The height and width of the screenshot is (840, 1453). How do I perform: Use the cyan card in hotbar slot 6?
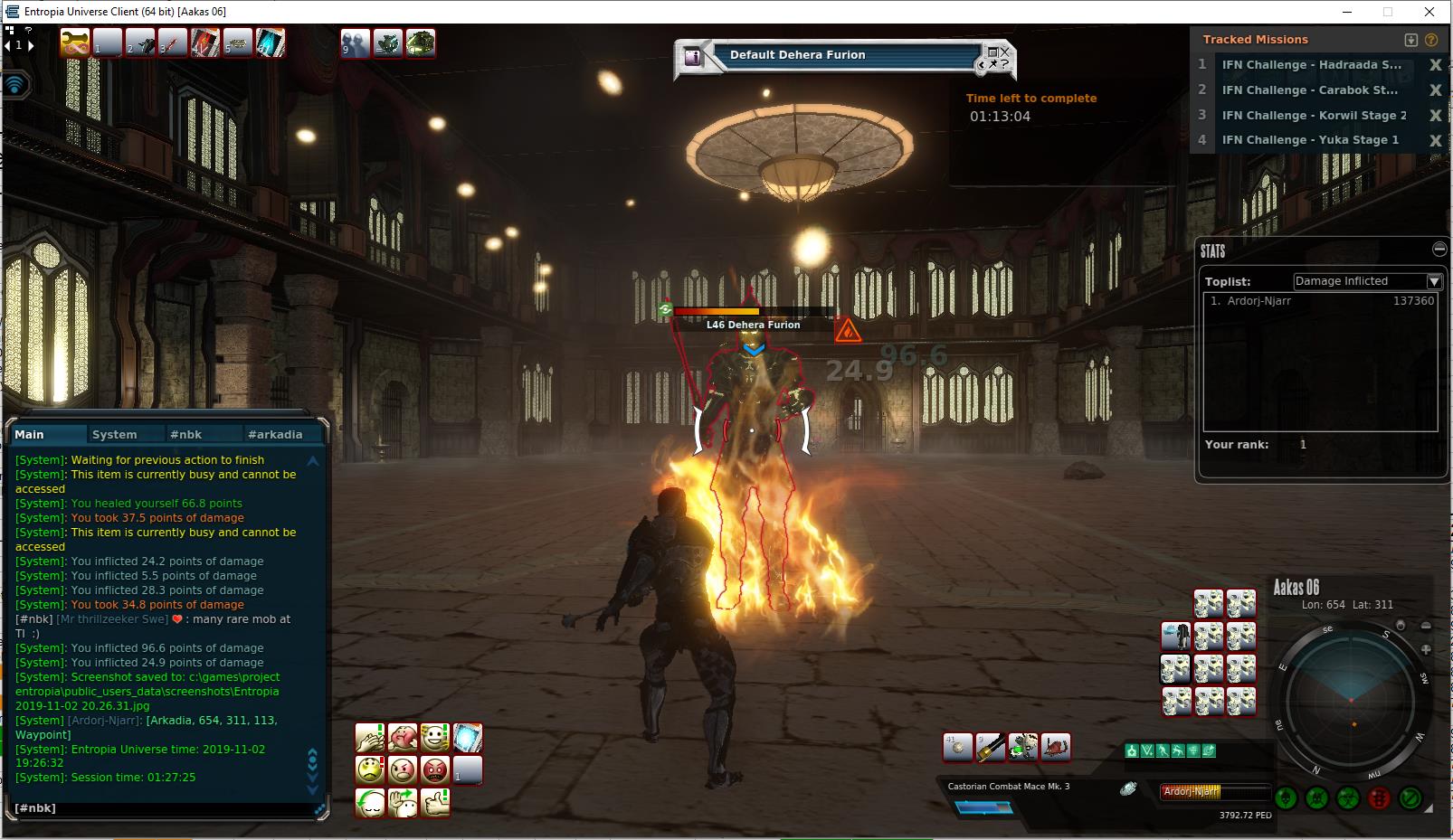click(271, 42)
